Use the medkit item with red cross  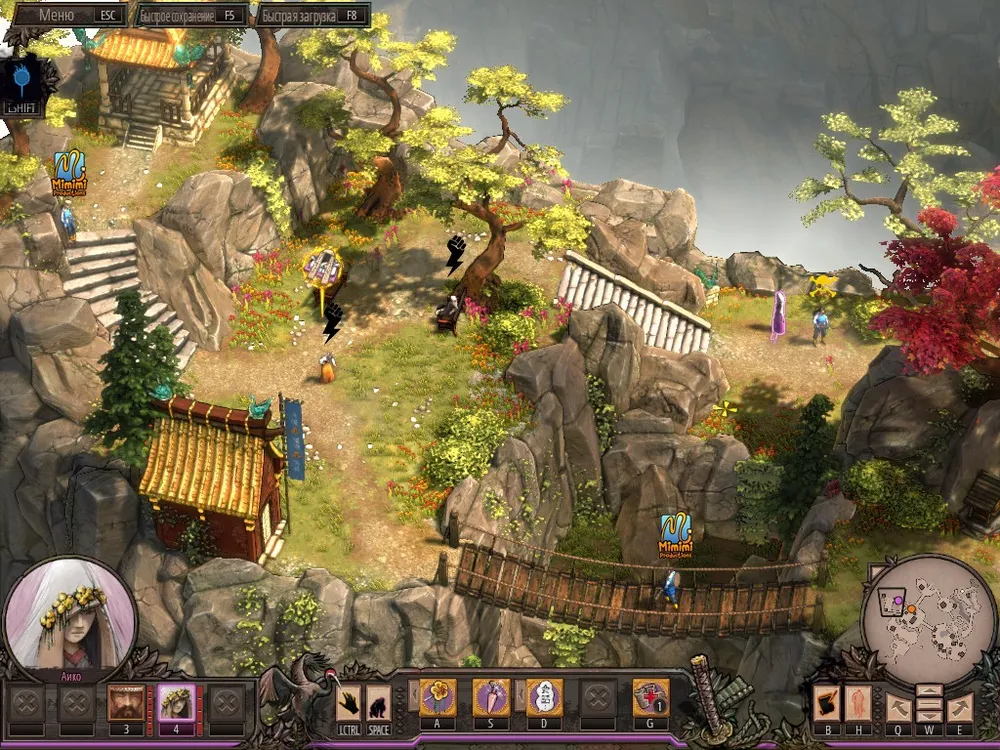coord(650,697)
